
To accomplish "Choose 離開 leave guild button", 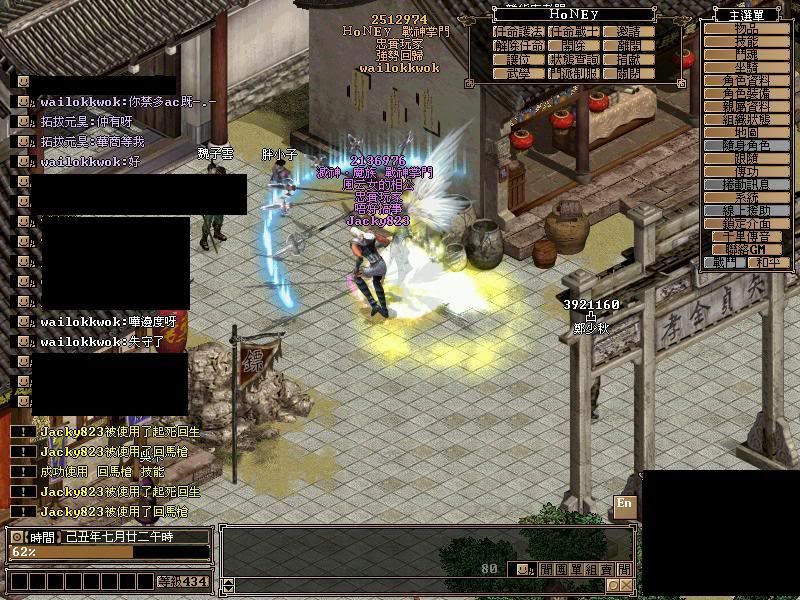I will 629,46.
